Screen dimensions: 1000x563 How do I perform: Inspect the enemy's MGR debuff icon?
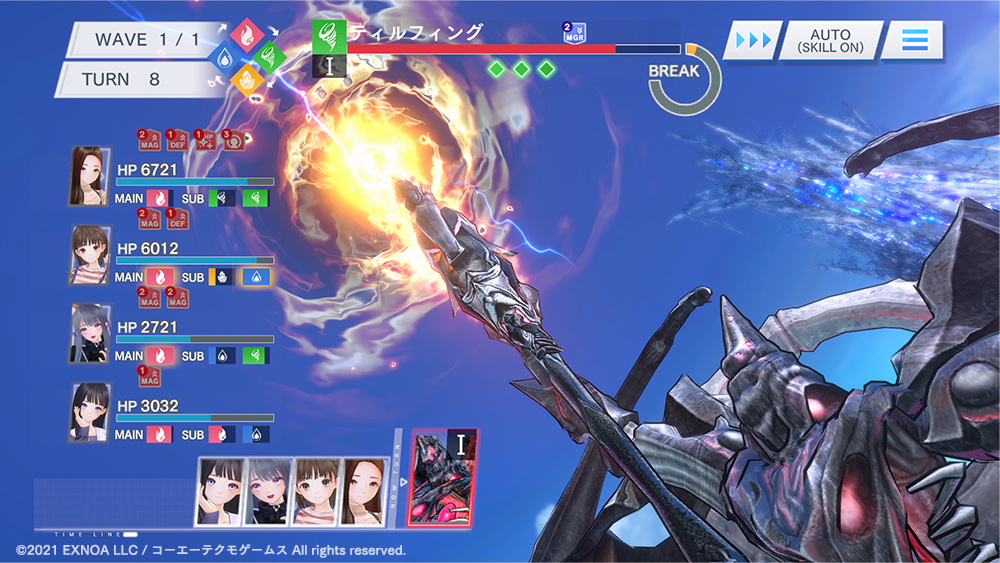[x=574, y=33]
